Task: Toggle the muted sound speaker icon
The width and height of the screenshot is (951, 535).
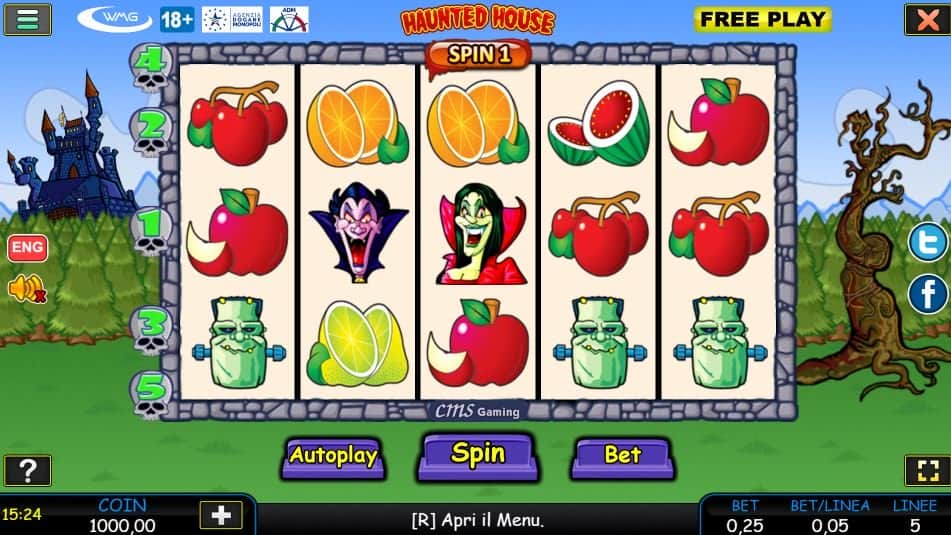Action: (27, 289)
